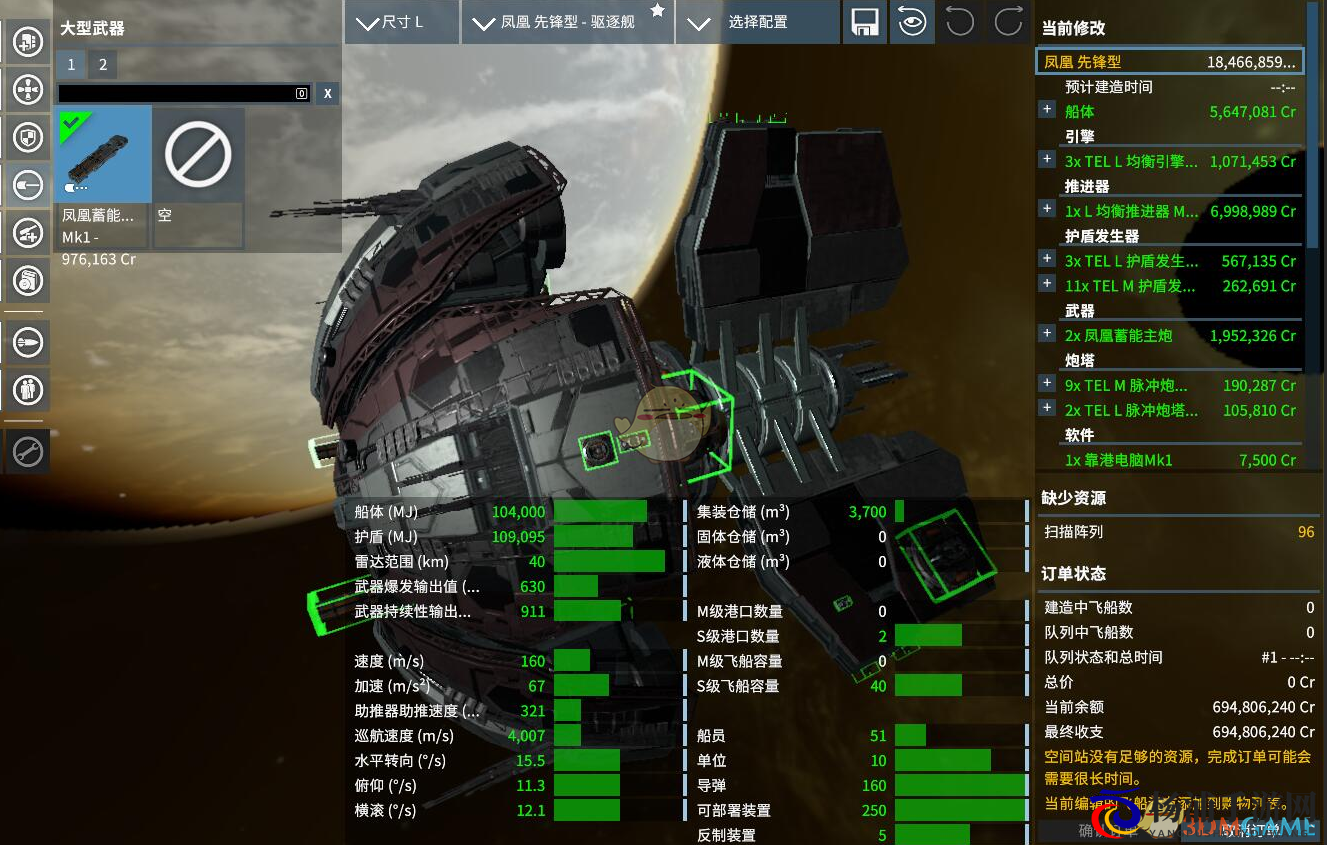Open the 凤凰 先锋型 ship class dropdown

(x=567, y=22)
